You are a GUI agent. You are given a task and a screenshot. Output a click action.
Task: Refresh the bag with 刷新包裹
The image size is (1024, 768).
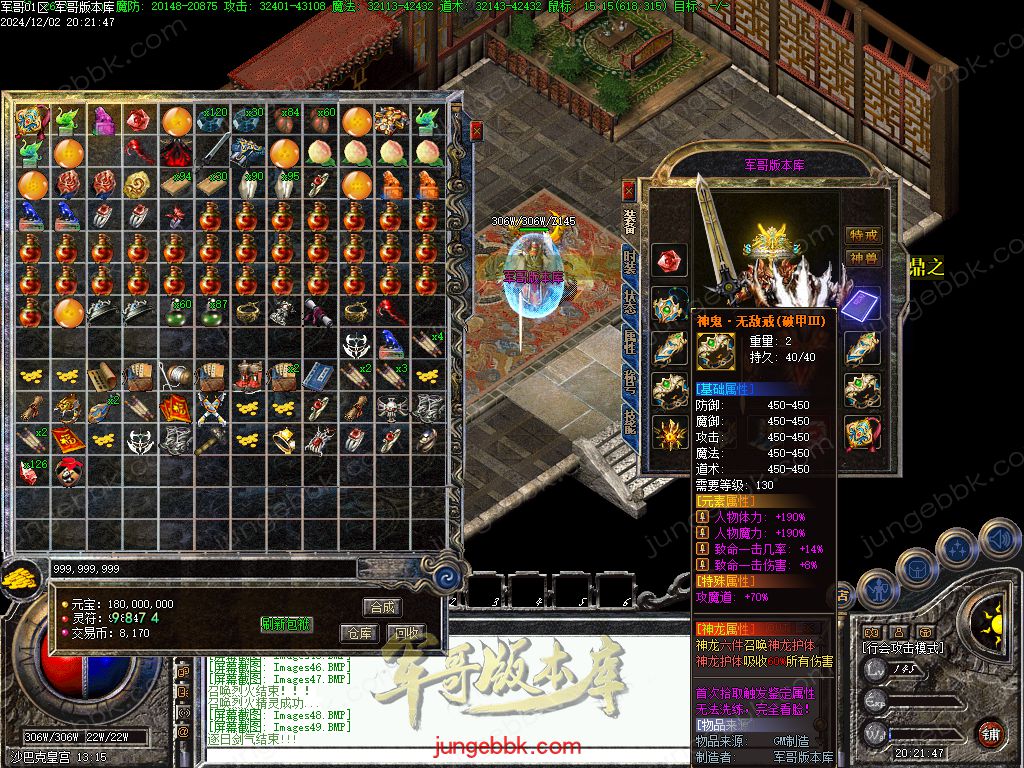[x=286, y=624]
